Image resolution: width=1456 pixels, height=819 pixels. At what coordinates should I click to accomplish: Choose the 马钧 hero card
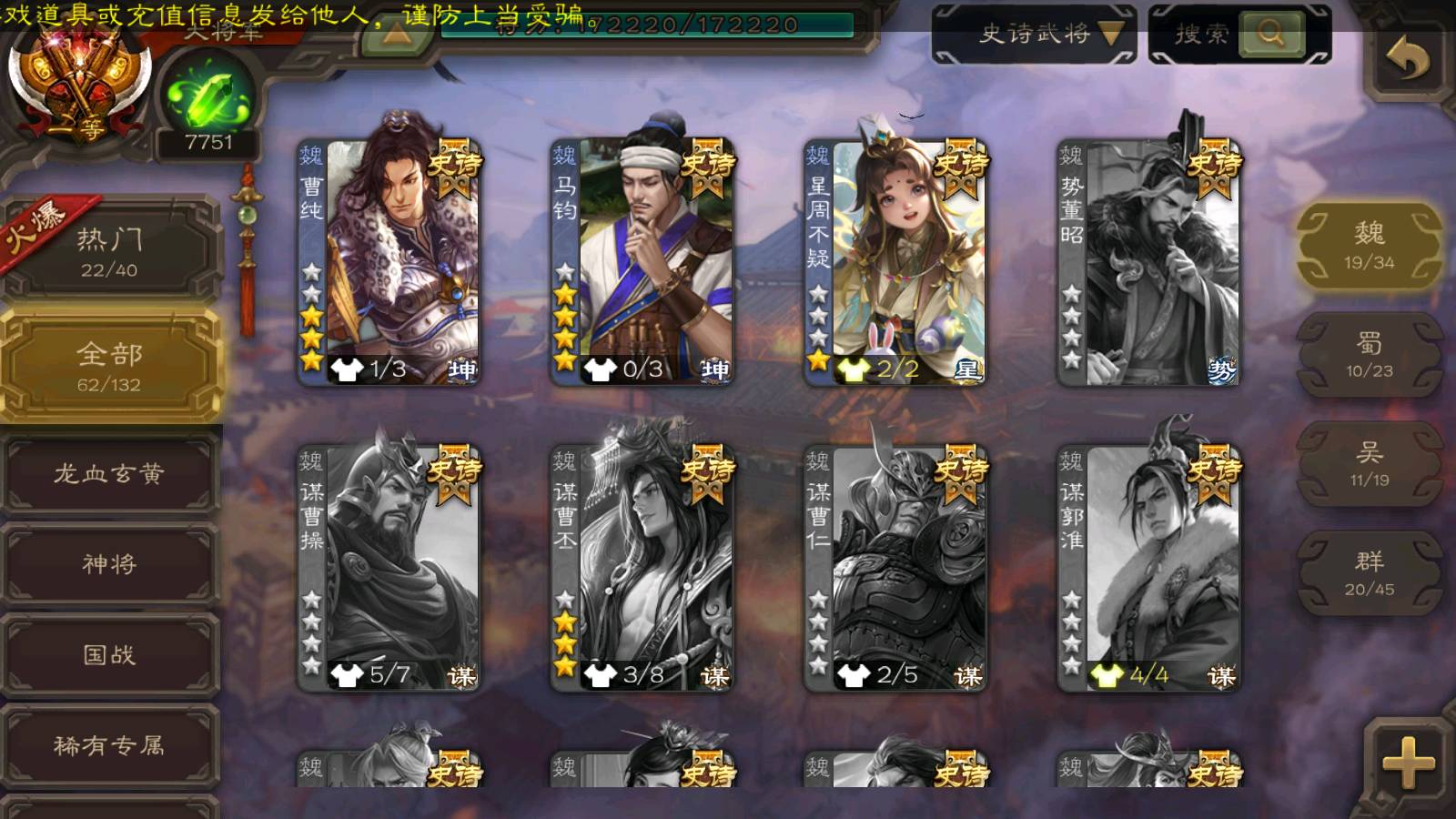click(642, 259)
